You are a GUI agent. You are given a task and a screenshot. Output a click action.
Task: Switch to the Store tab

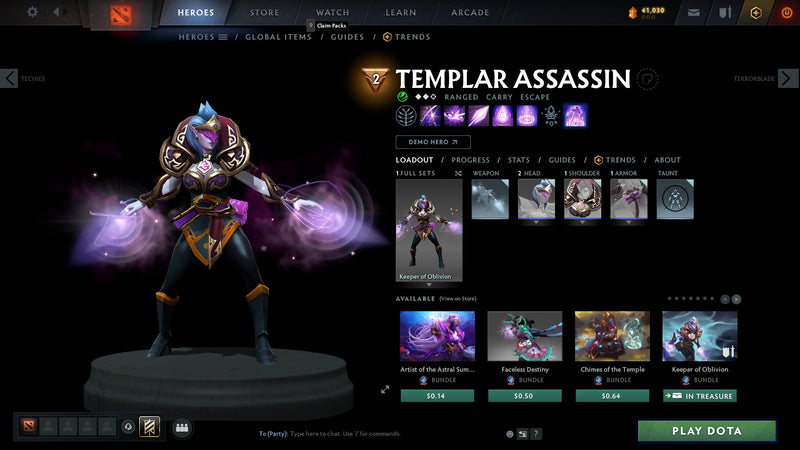(264, 13)
